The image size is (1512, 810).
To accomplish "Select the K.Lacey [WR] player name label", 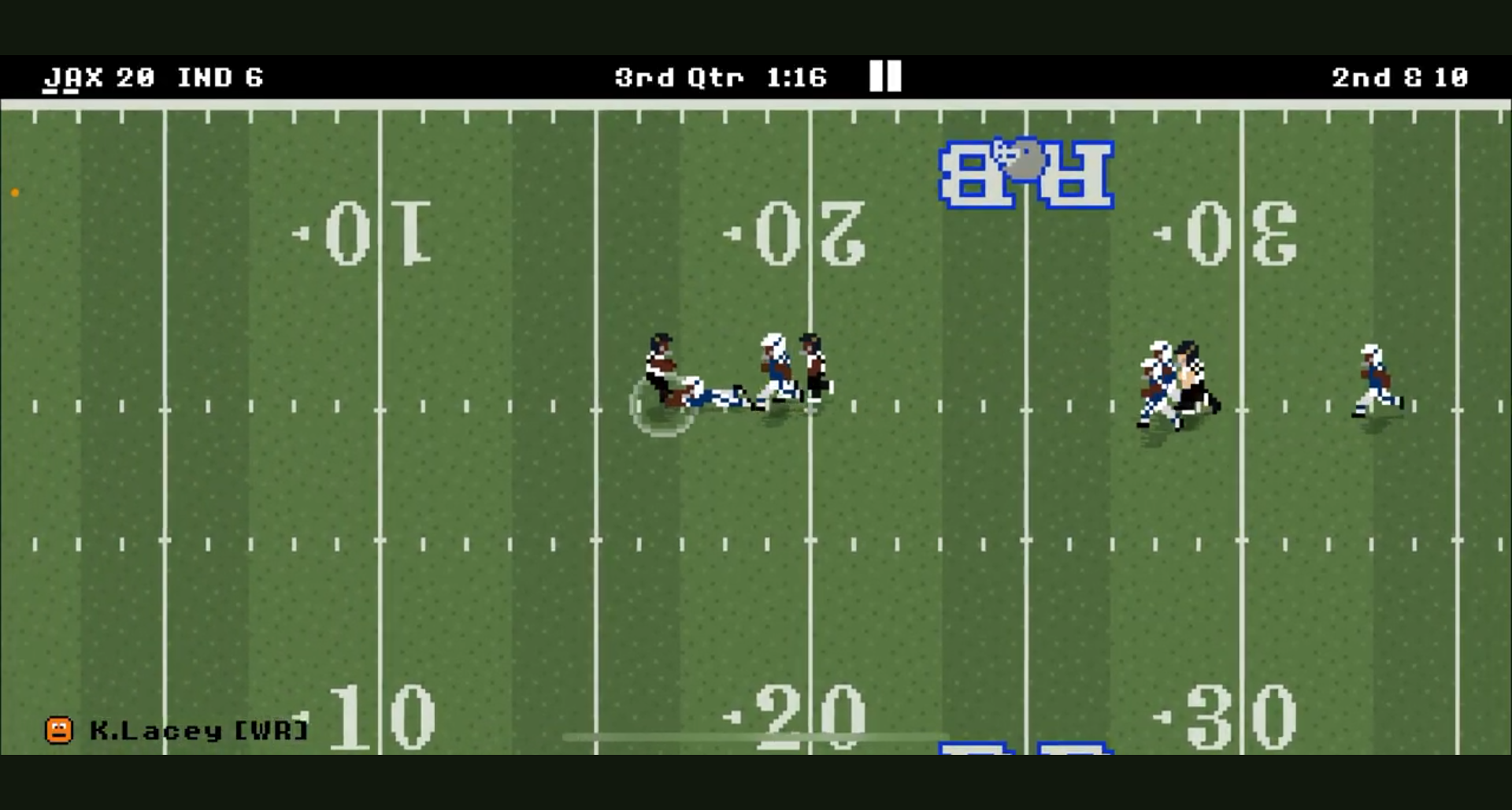I will click(x=201, y=730).
